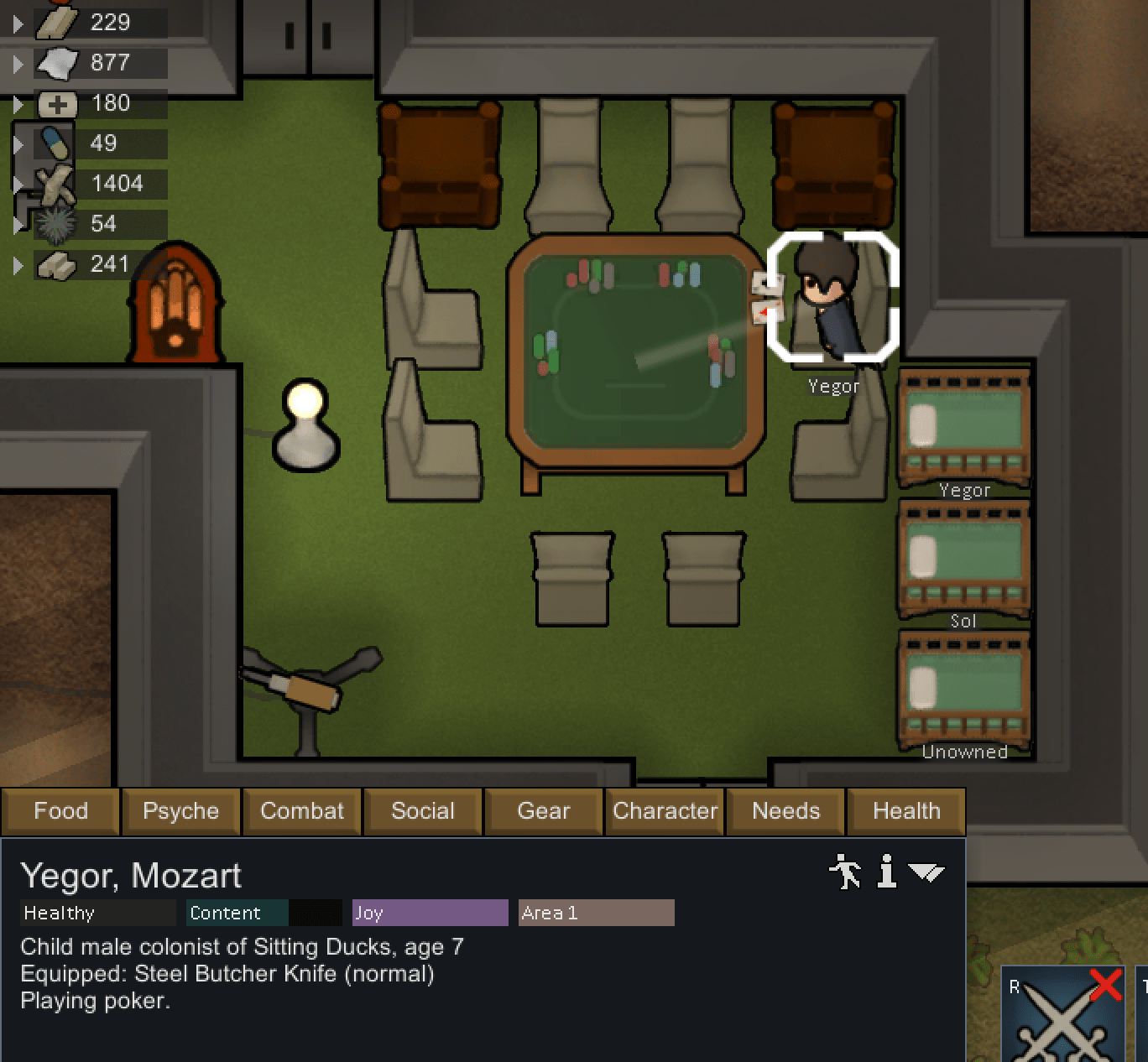The height and width of the screenshot is (1062, 1148).
Task: Click the Area 1 allowed-area button
Action: [596, 913]
